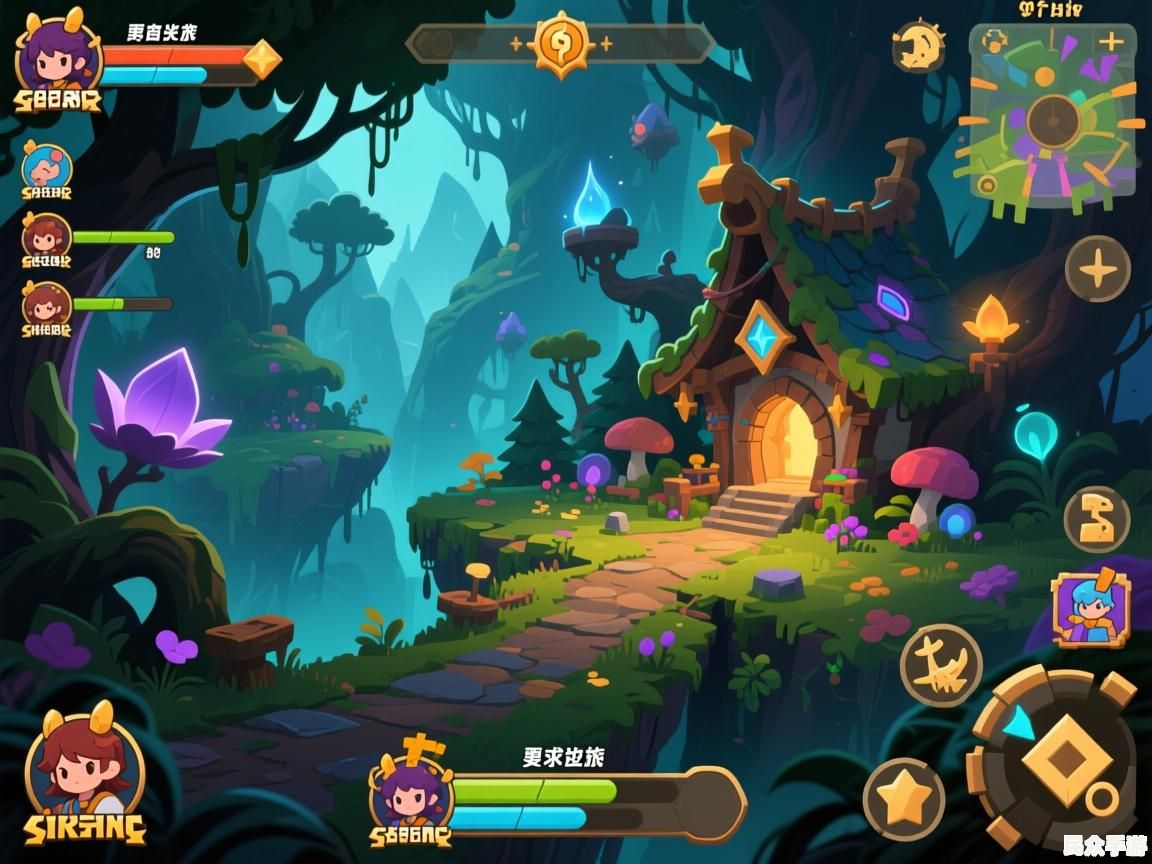Click the purple-haired portrait beside the bottom bars
Viewport: 1152px width, 864px height.
[x=410, y=790]
